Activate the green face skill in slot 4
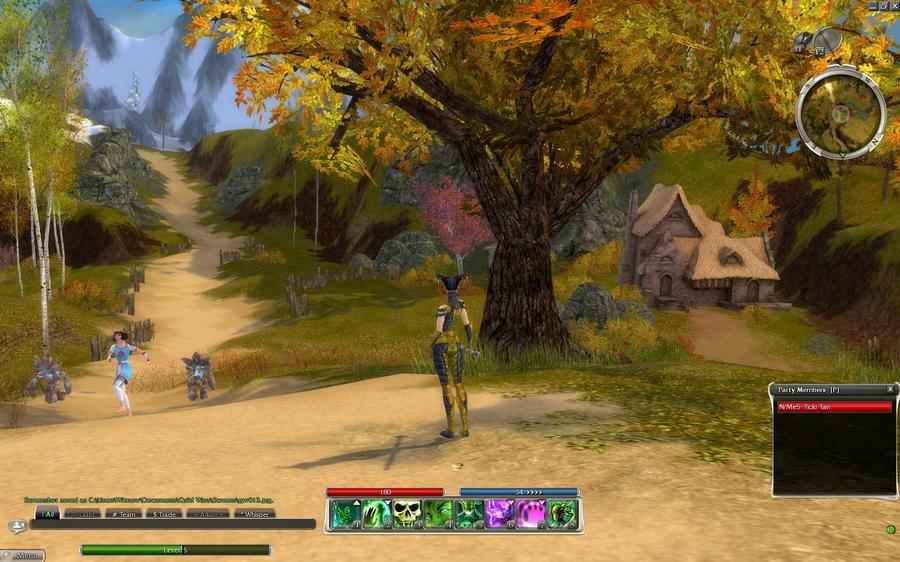This screenshot has width=900, height=562. [x=437, y=514]
